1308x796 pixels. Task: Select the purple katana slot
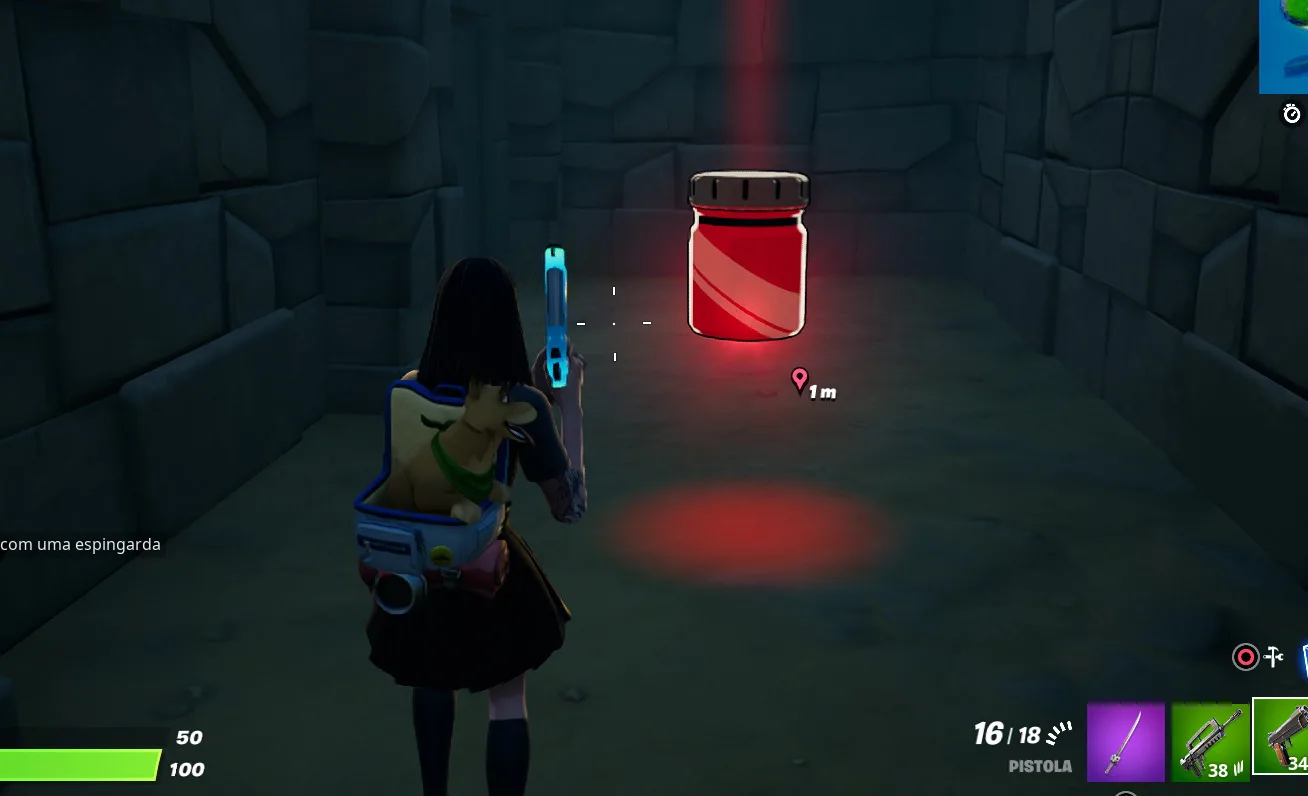pyautogui.click(x=1125, y=741)
